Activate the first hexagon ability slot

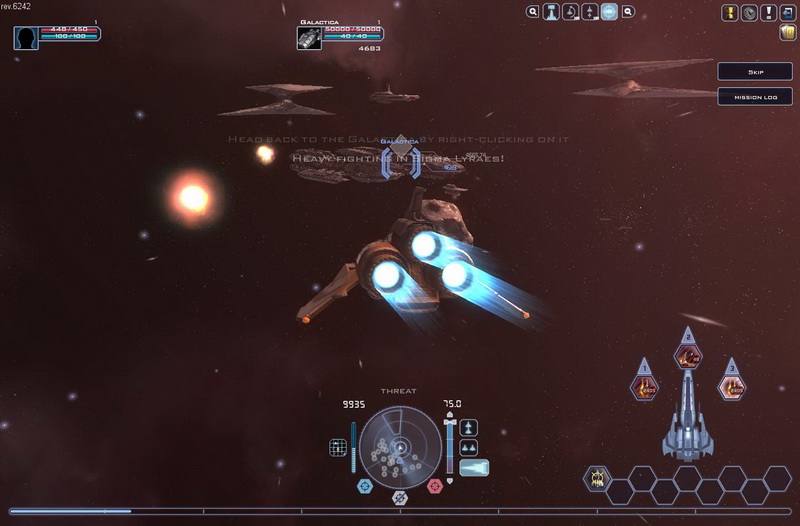coord(598,478)
